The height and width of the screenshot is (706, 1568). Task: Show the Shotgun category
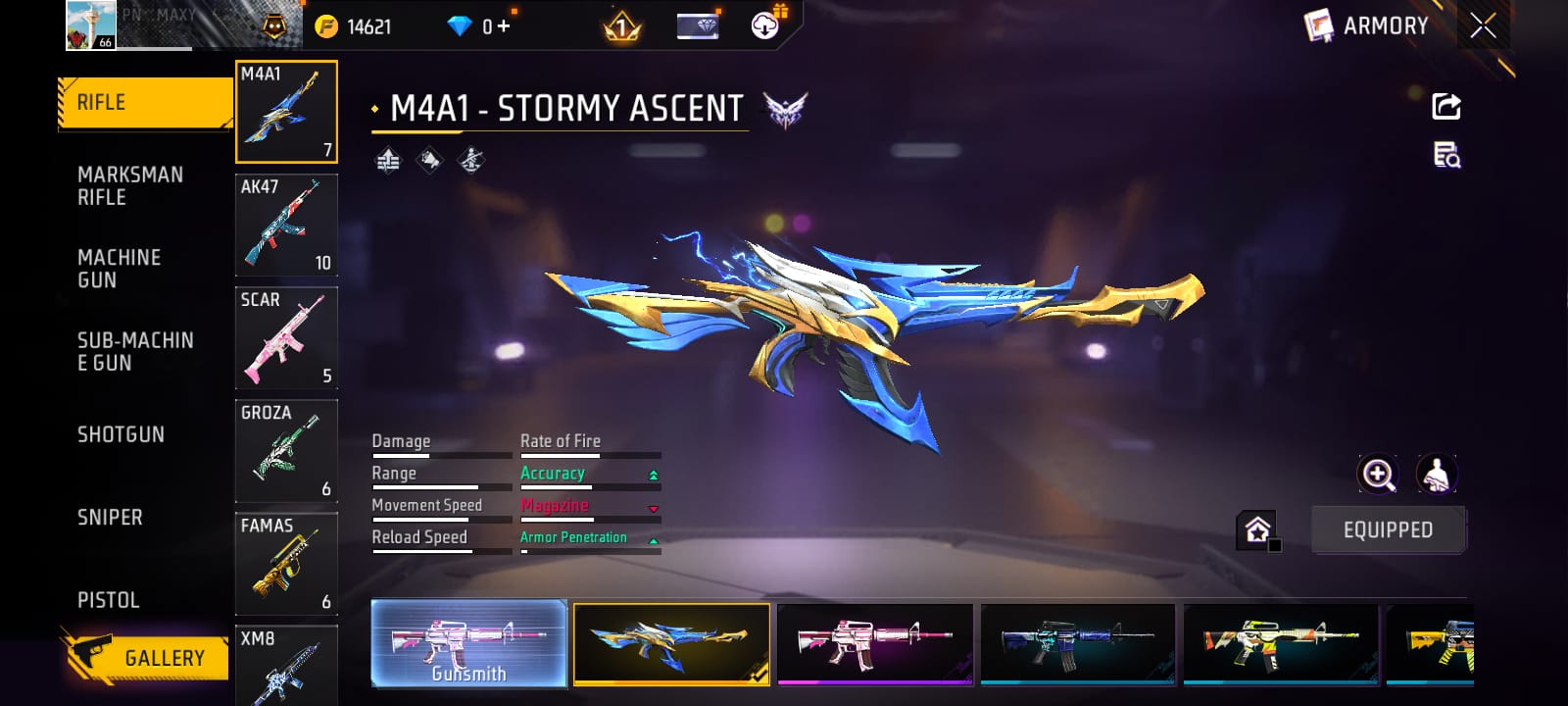point(121,434)
